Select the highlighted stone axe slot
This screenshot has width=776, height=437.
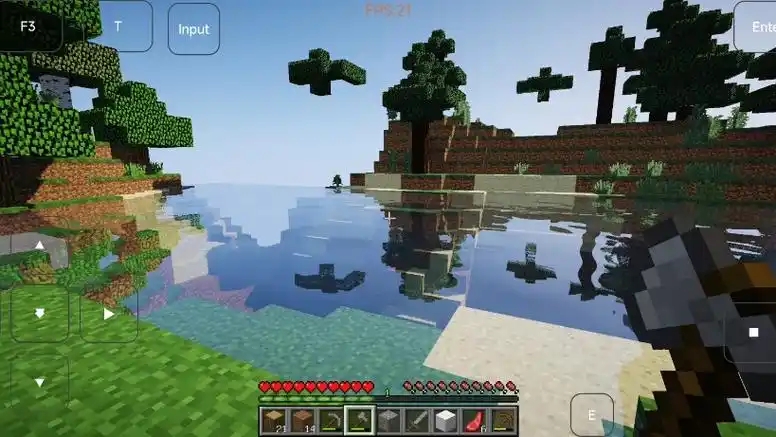coord(360,420)
